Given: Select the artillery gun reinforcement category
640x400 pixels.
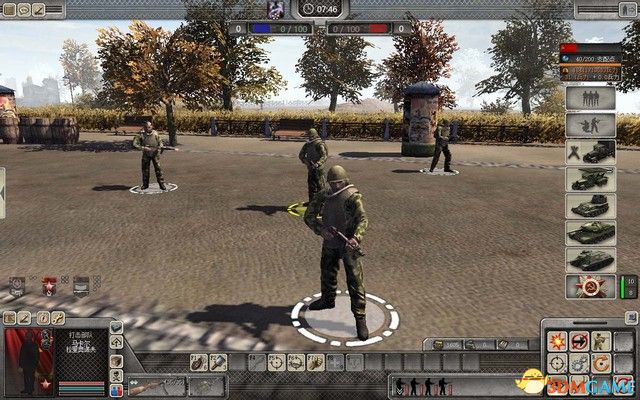Looking at the screenshot, I should 590,180.
